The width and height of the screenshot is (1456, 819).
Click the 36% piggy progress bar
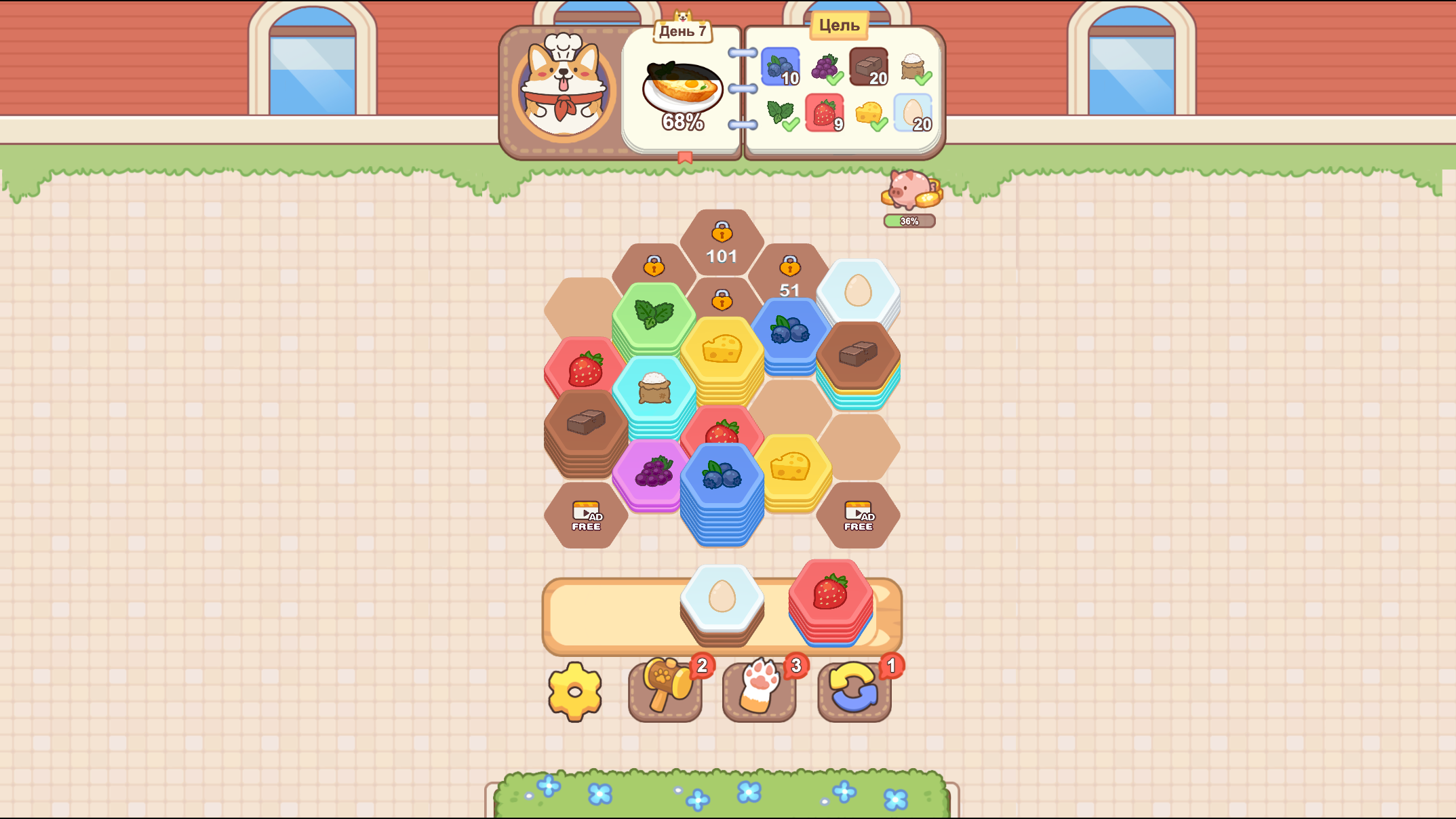[909, 220]
